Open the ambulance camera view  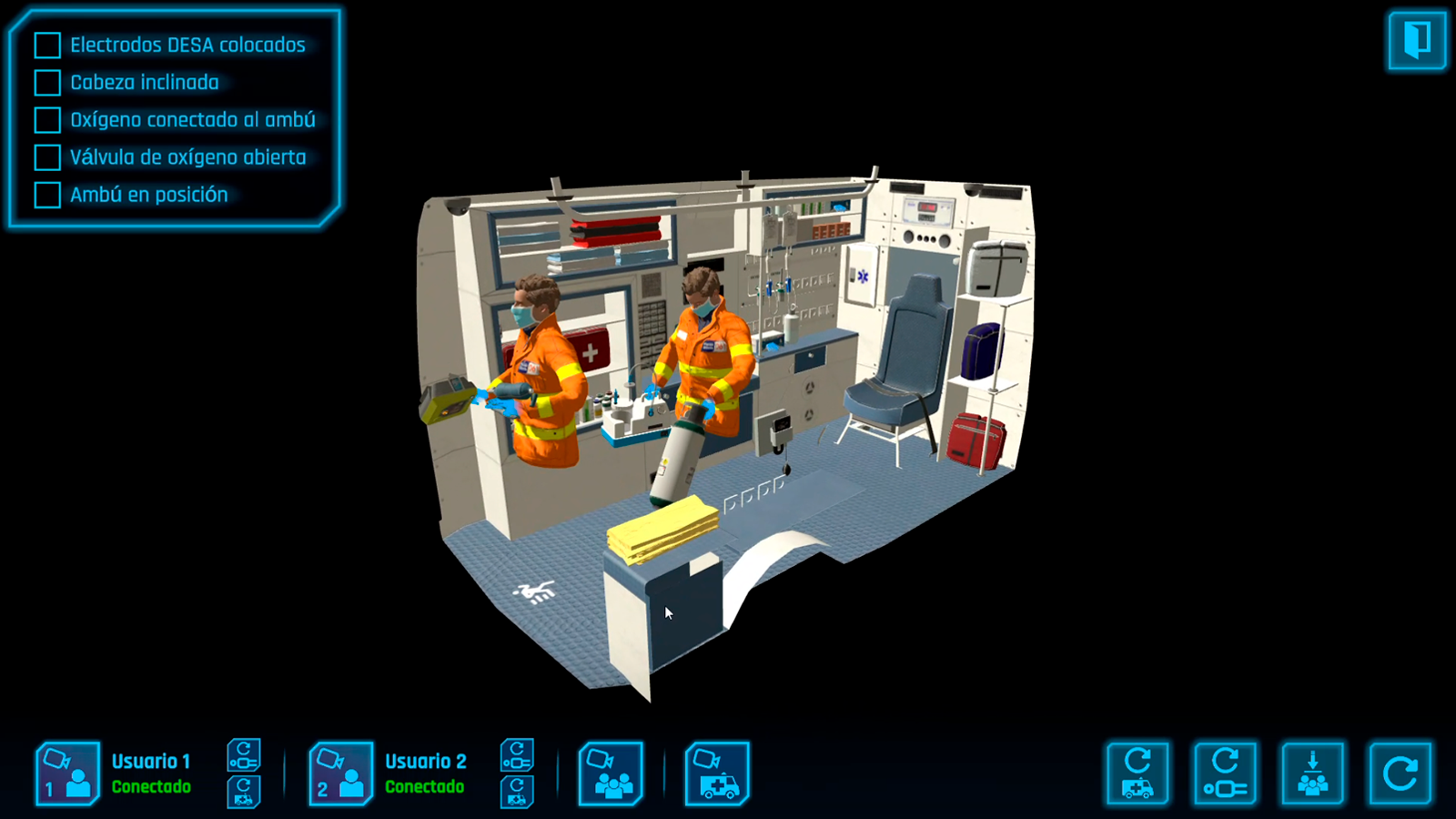[717, 773]
